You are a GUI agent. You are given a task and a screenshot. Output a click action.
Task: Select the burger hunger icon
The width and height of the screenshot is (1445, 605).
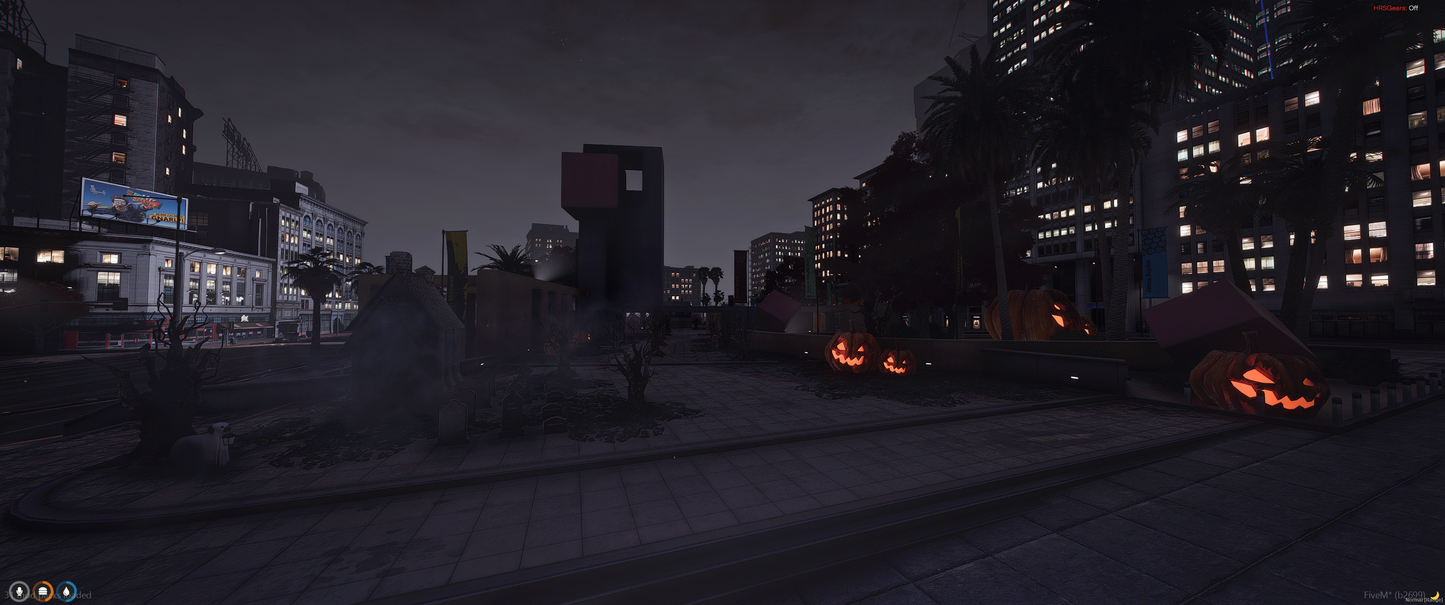pyautogui.click(x=43, y=592)
